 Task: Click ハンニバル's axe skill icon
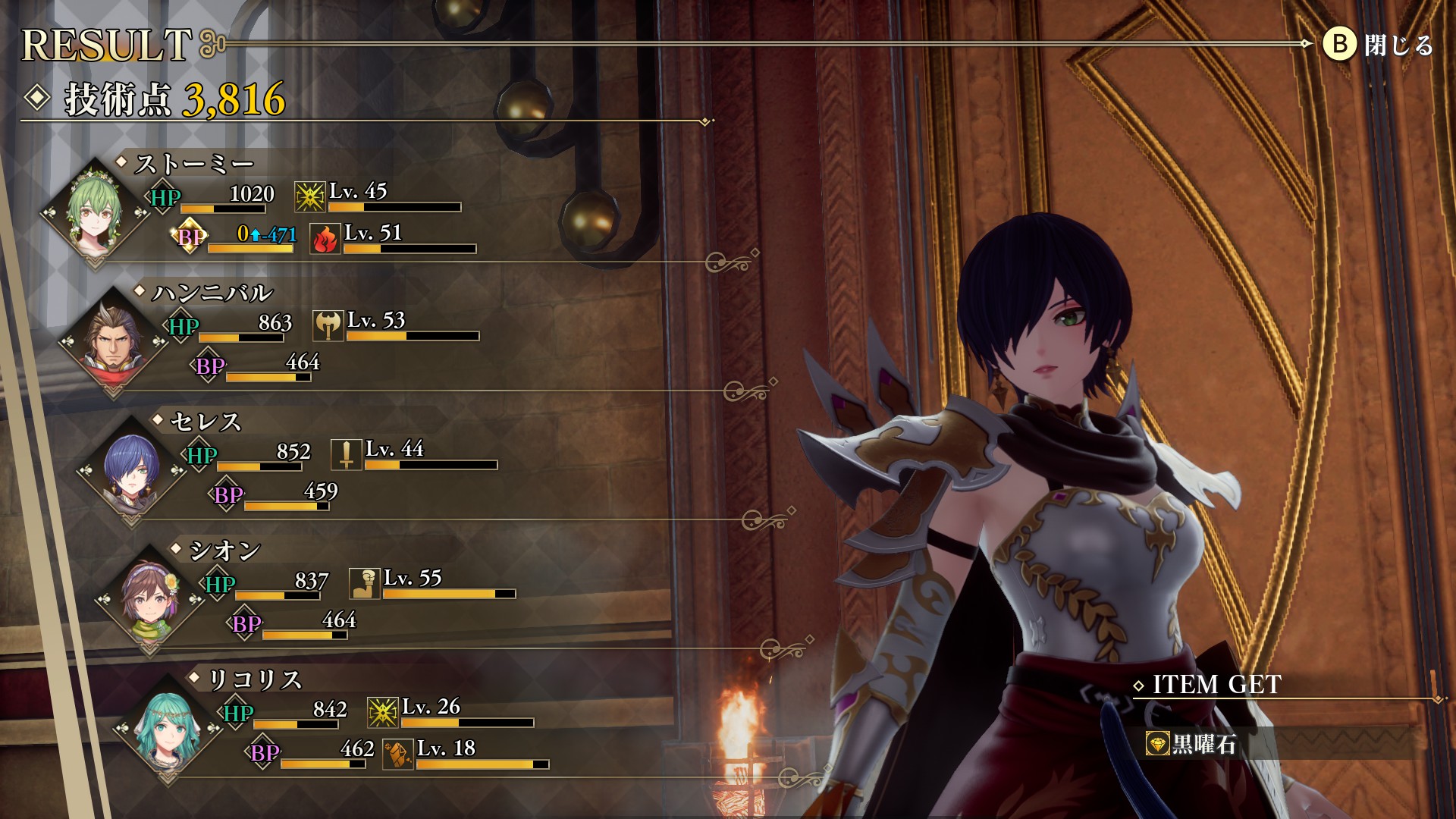[328, 326]
